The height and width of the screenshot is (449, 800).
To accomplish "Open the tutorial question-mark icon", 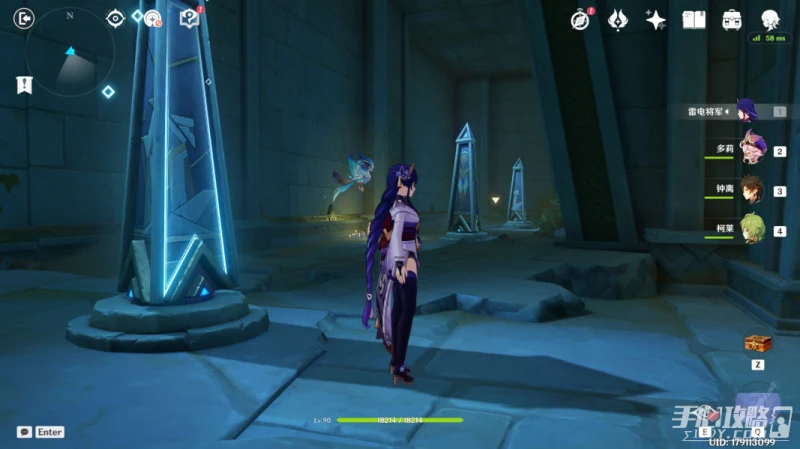I will (x=189, y=18).
